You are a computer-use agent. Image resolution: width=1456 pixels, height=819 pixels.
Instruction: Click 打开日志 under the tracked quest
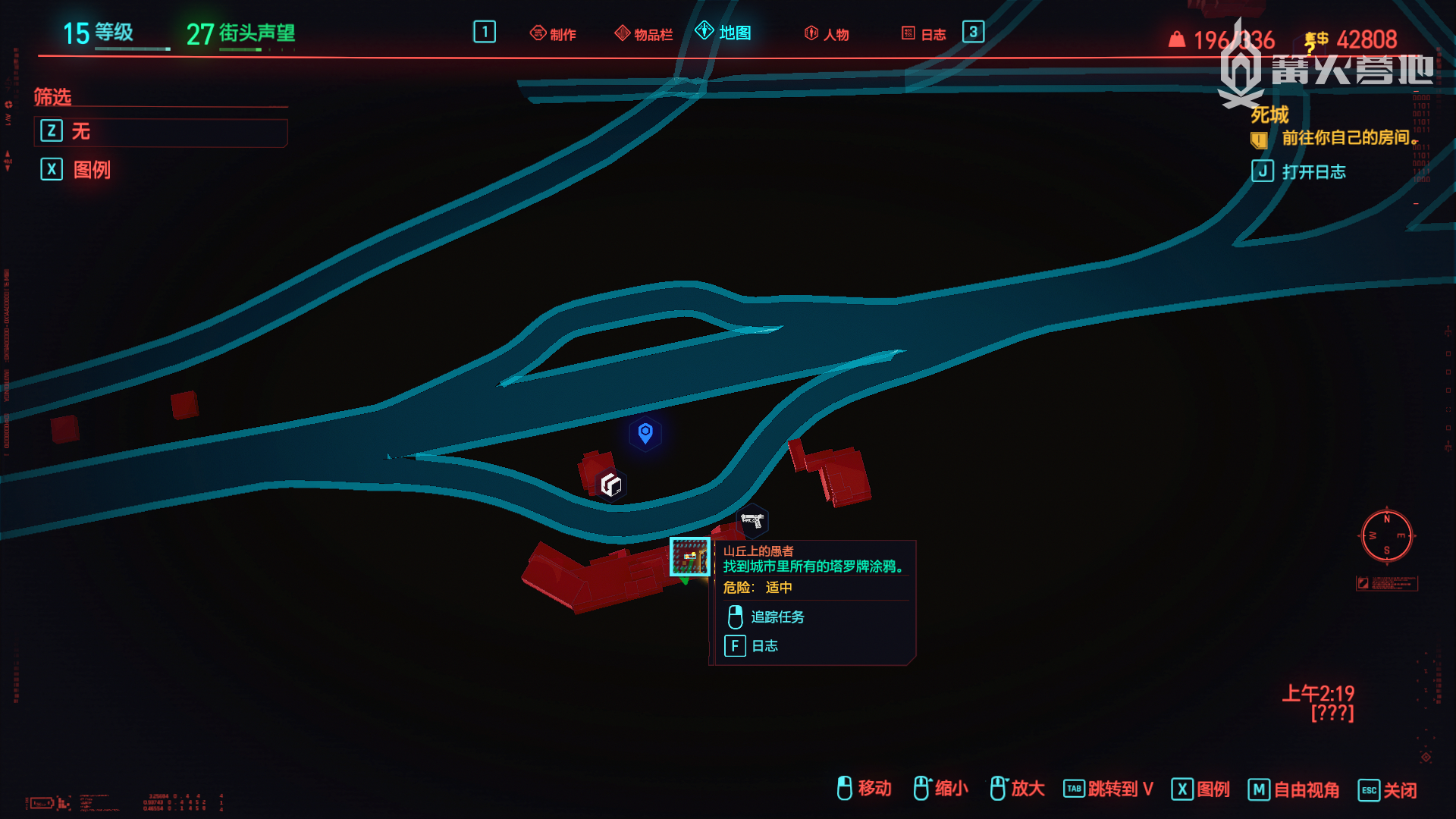(1313, 171)
